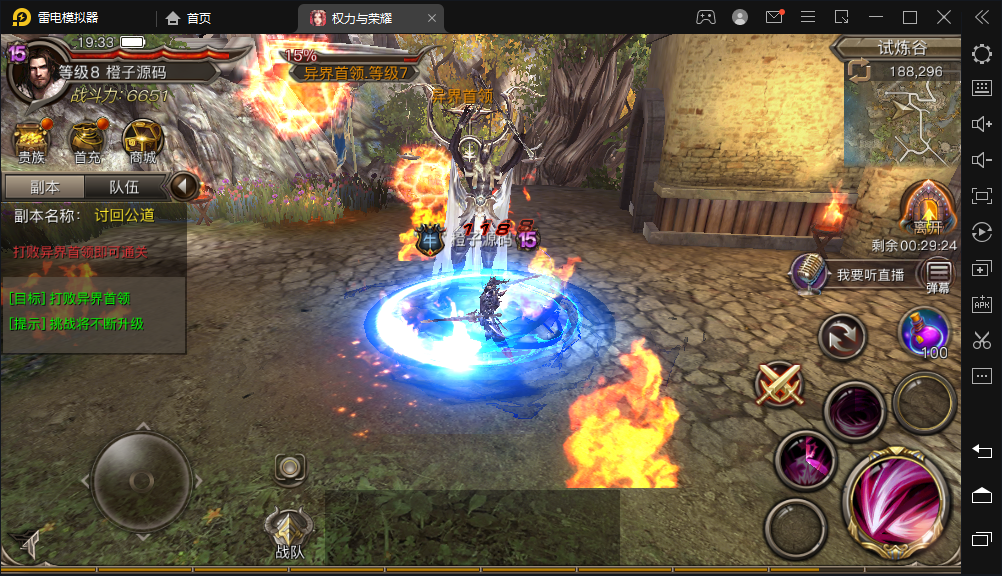Switch to the 首页 emulator tab
Image resolution: width=1002 pixels, height=576 pixels.
[188, 17]
